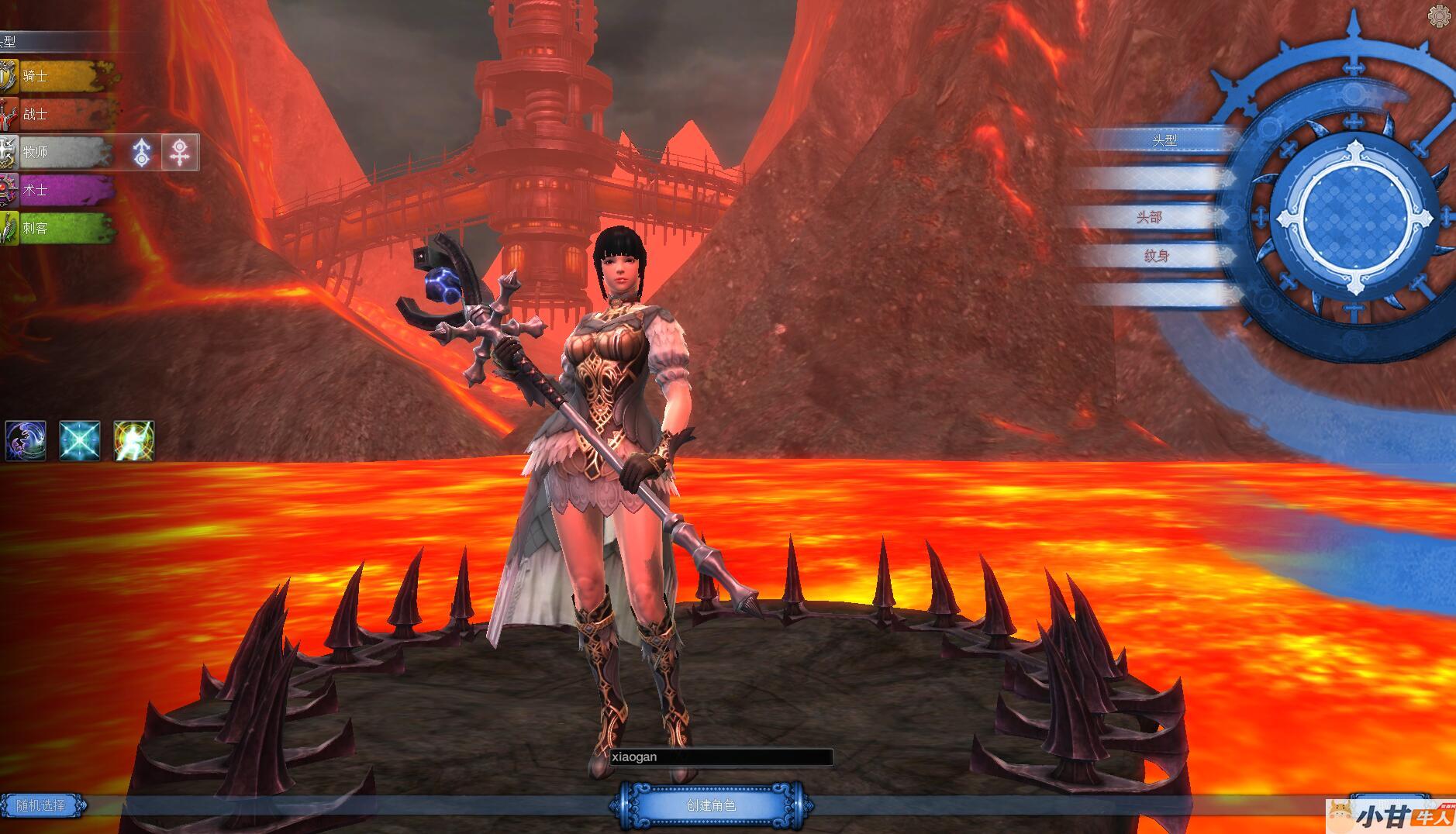Select the pink female gender symbol
This screenshot has width=1456, height=834.
pyautogui.click(x=181, y=152)
